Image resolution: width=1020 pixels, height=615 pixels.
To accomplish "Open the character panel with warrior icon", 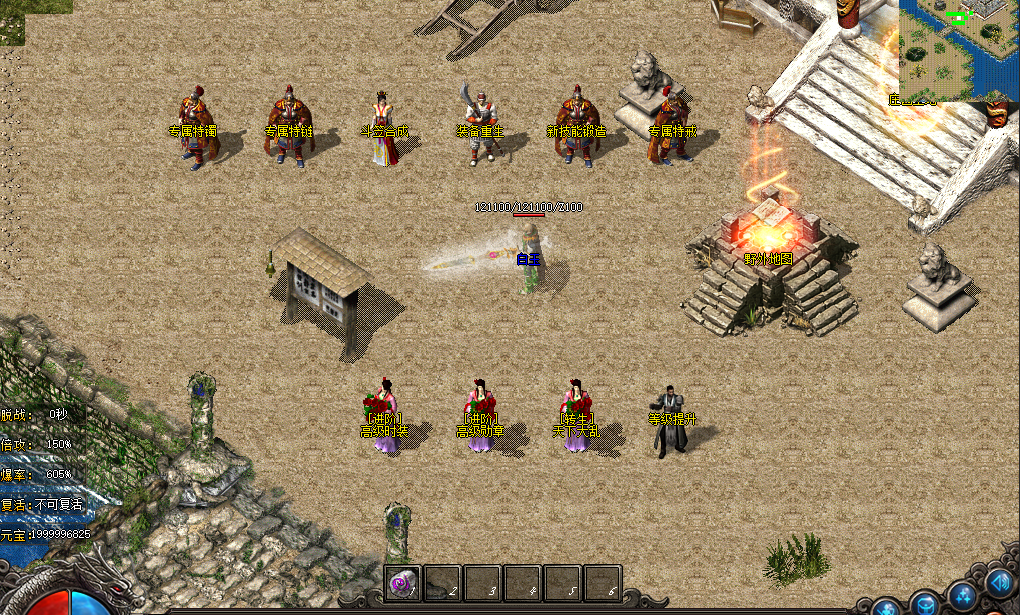I will point(886,609).
